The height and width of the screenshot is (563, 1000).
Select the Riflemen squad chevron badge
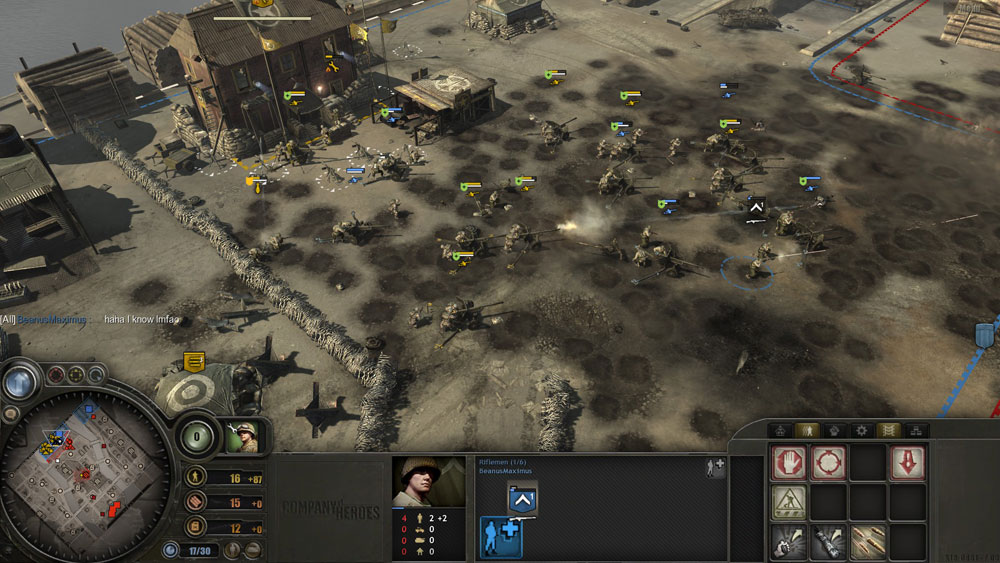pyautogui.click(x=521, y=499)
